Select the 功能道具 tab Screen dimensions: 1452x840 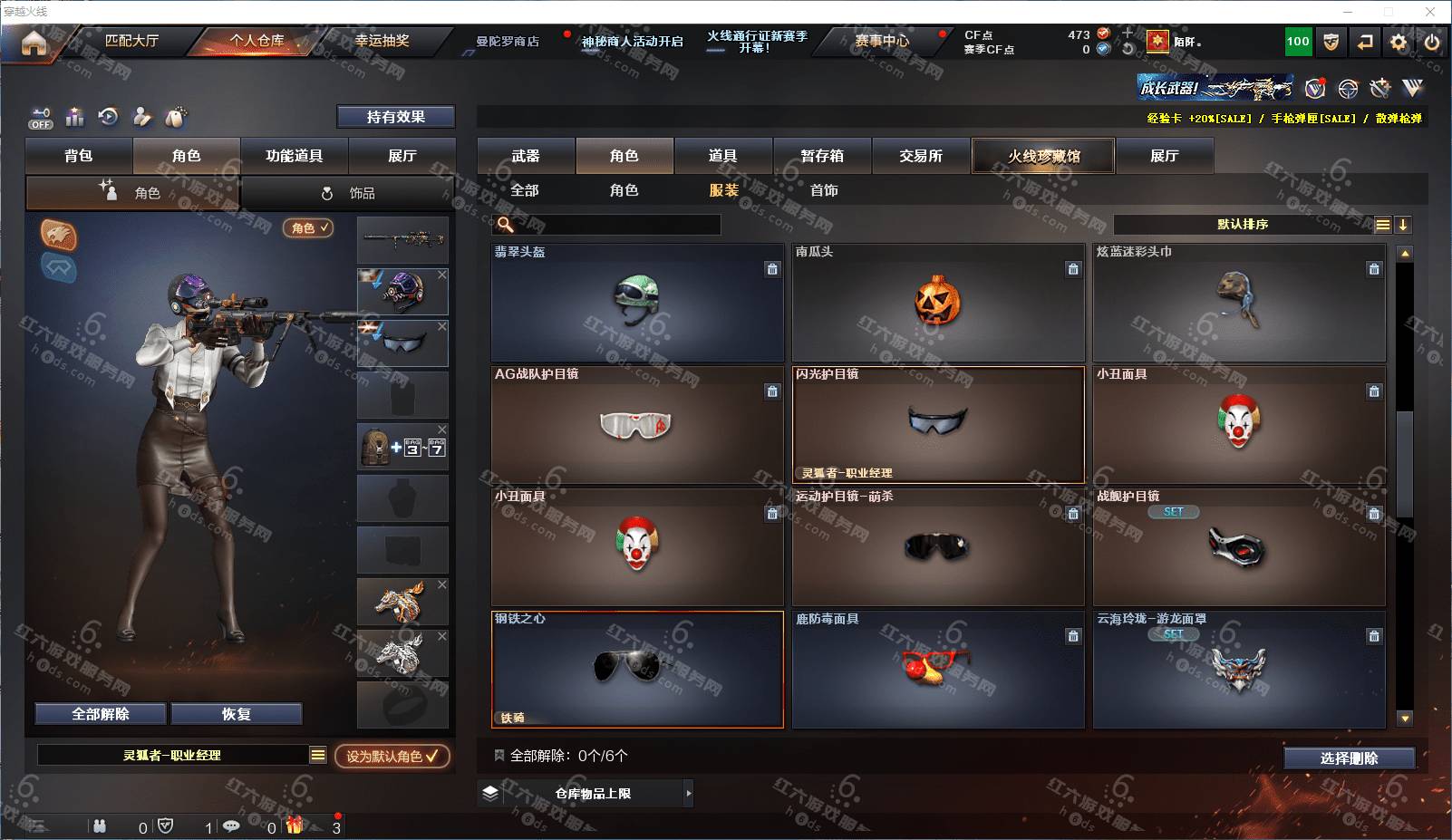(294, 156)
